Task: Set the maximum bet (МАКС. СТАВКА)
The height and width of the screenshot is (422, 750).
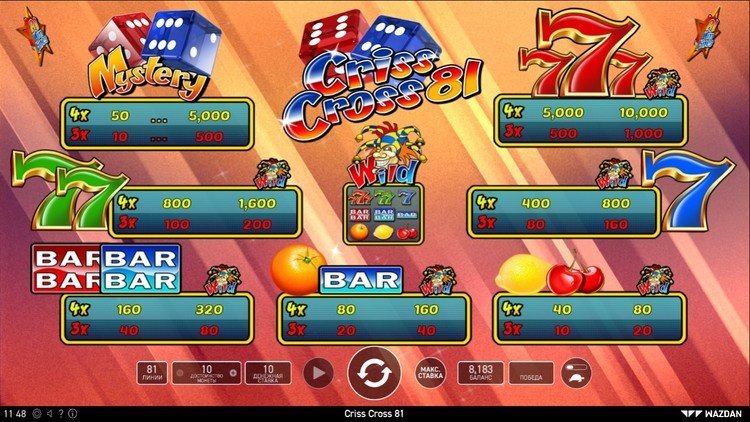Action: point(430,373)
